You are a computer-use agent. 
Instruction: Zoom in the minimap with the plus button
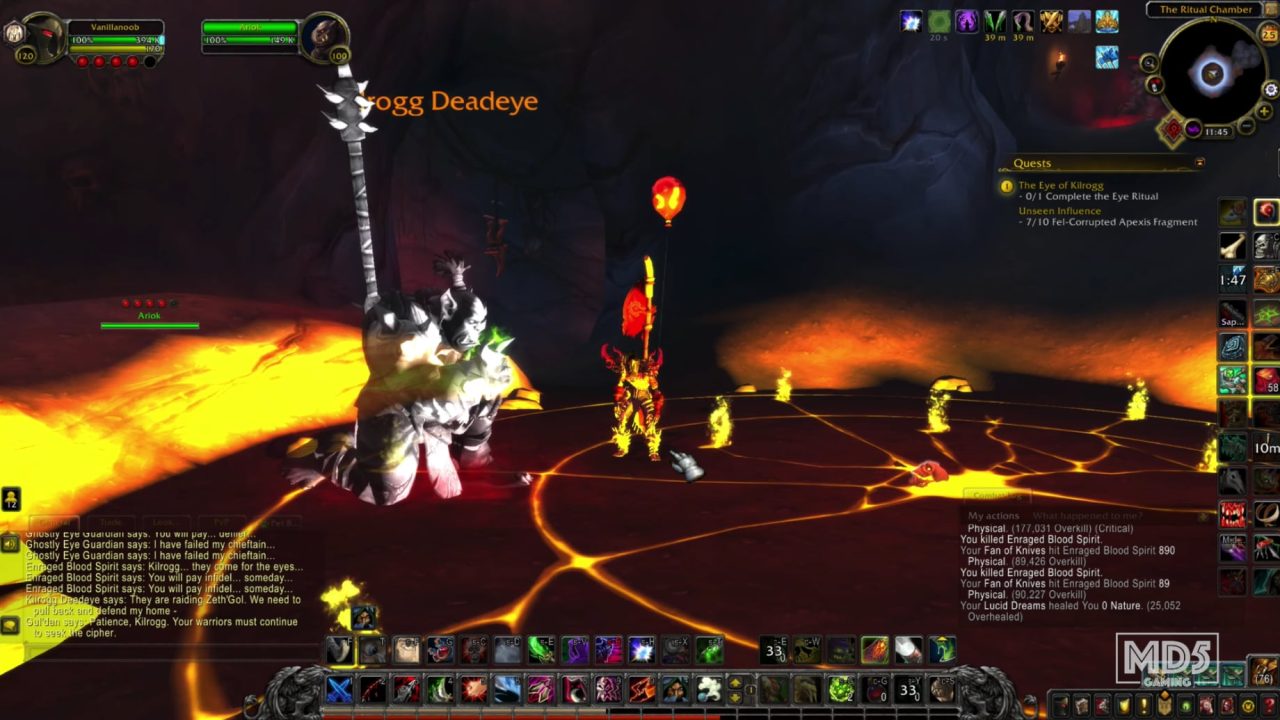[x=1264, y=110]
